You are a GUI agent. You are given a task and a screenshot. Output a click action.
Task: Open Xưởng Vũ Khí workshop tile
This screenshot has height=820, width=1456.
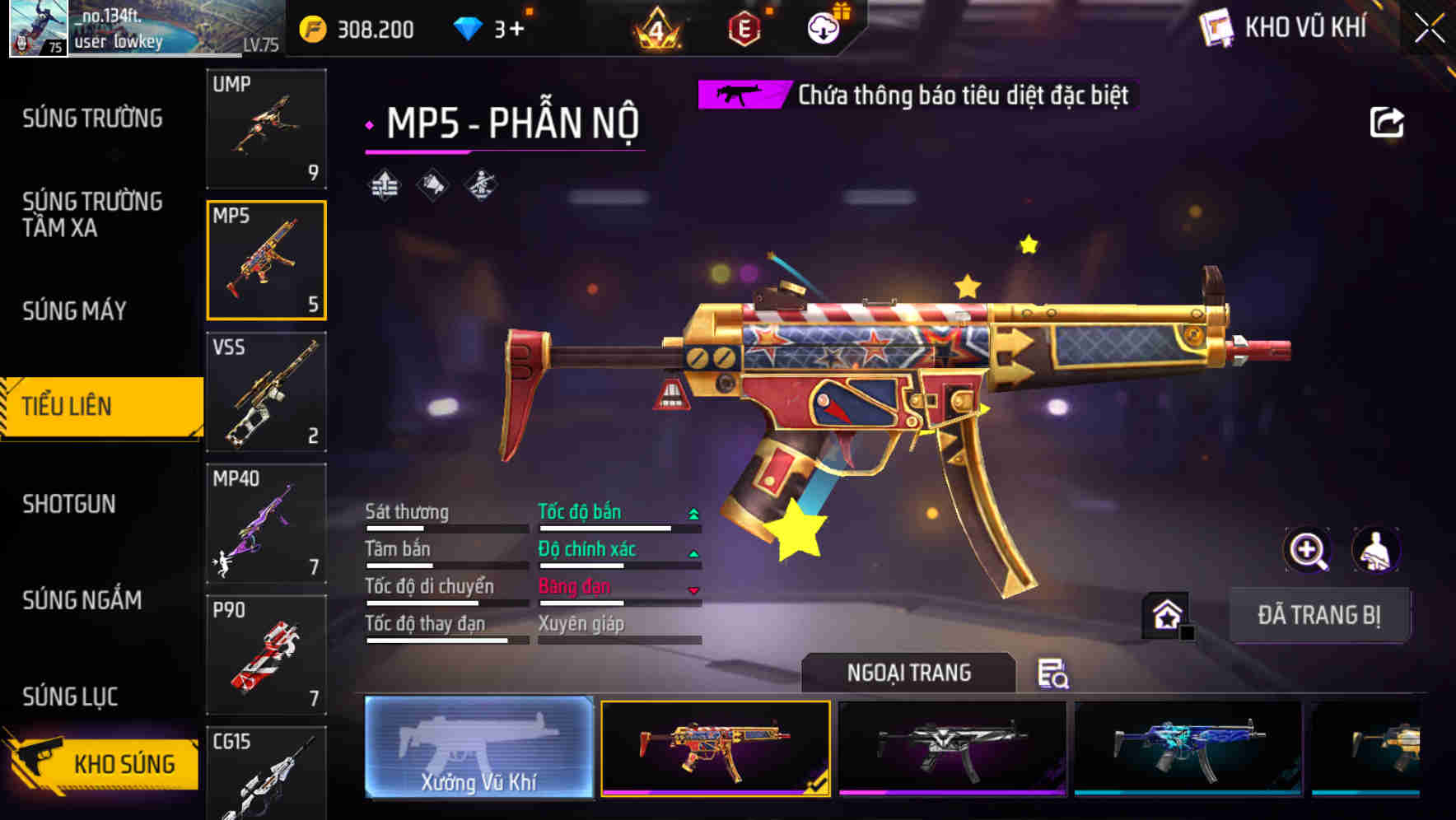478,748
